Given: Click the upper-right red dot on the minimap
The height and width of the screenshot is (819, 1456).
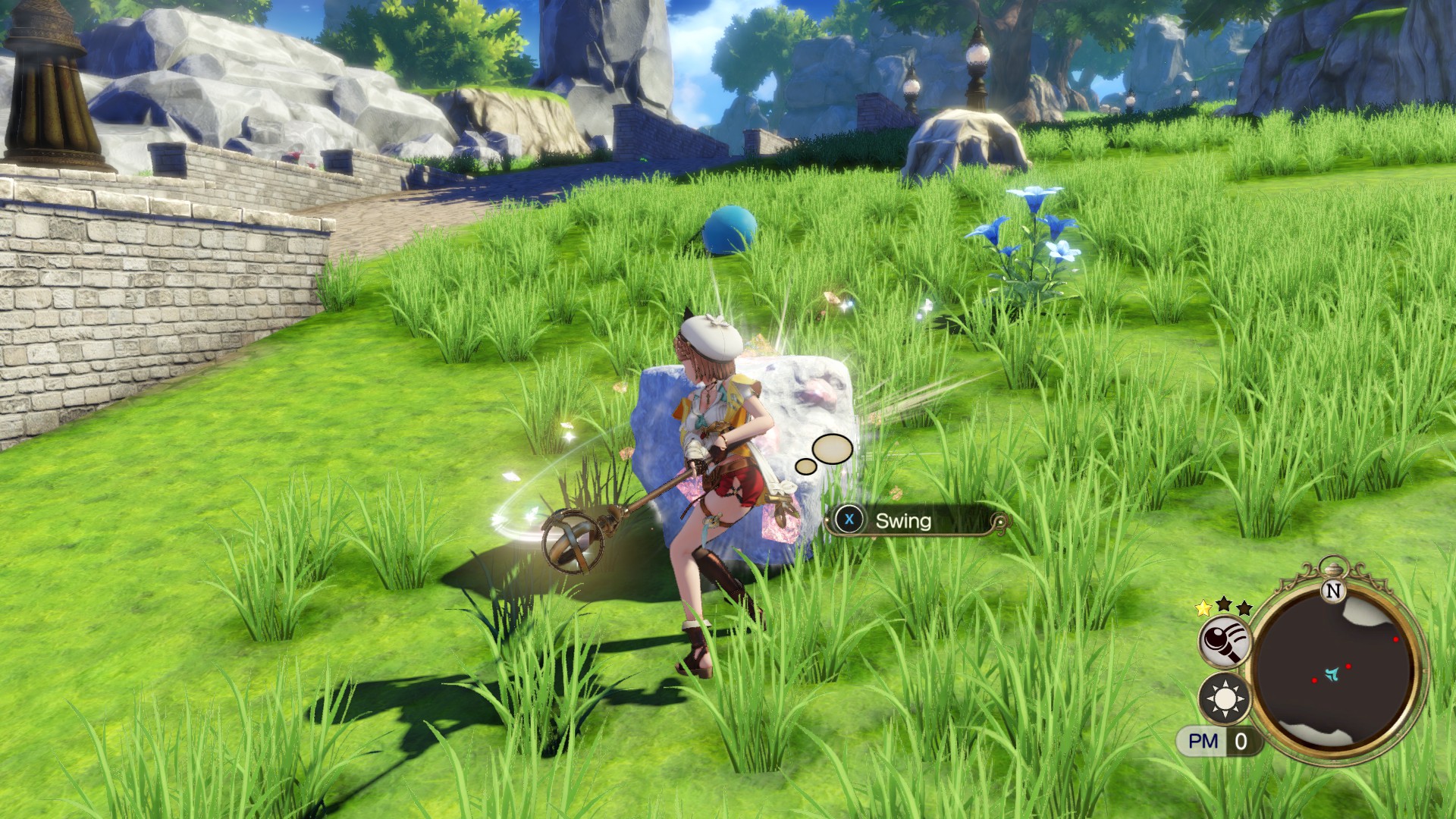Looking at the screenshot, I should [1395, 639].
